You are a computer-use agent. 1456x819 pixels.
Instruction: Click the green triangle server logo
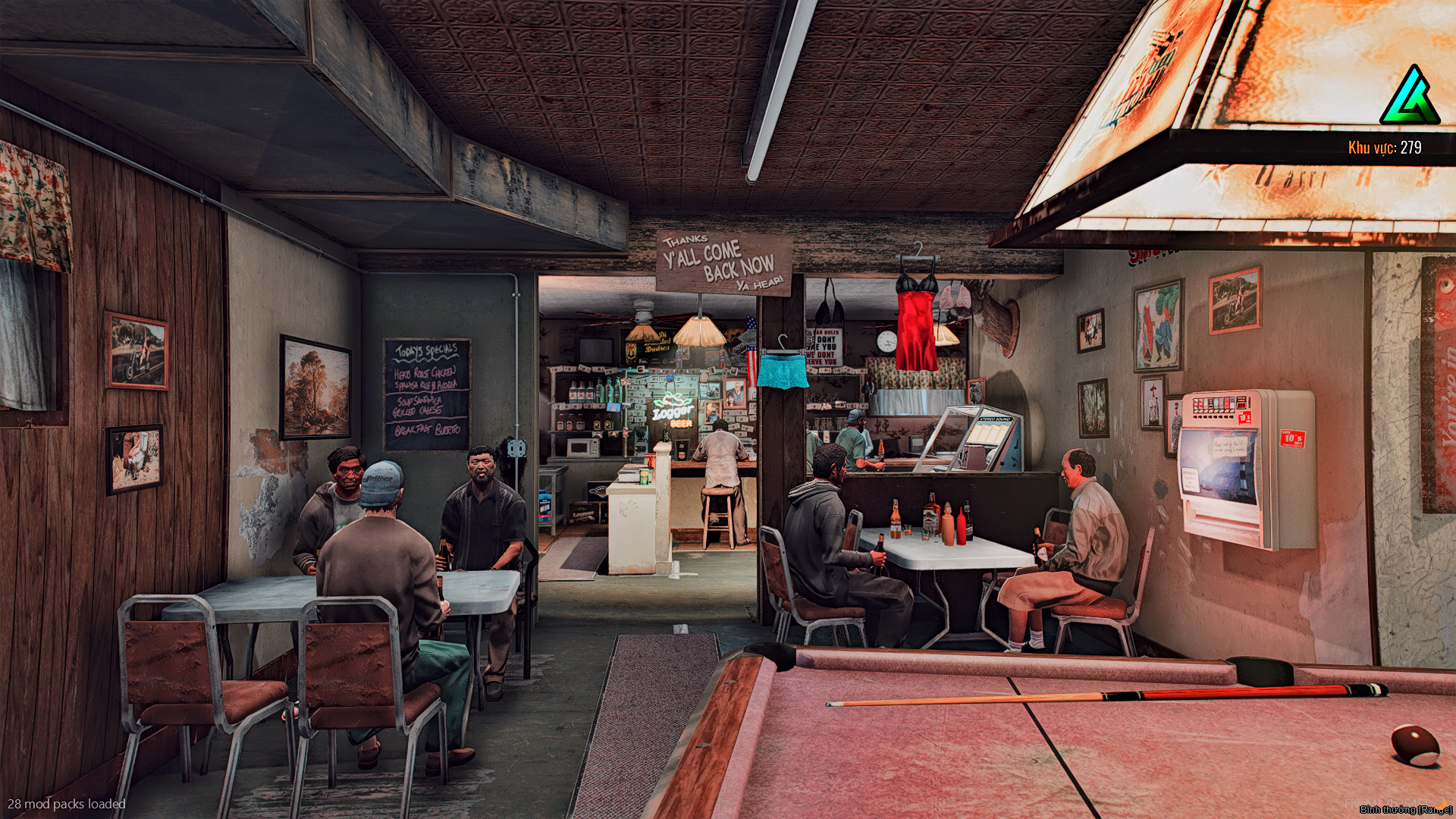click(1410, 96)
